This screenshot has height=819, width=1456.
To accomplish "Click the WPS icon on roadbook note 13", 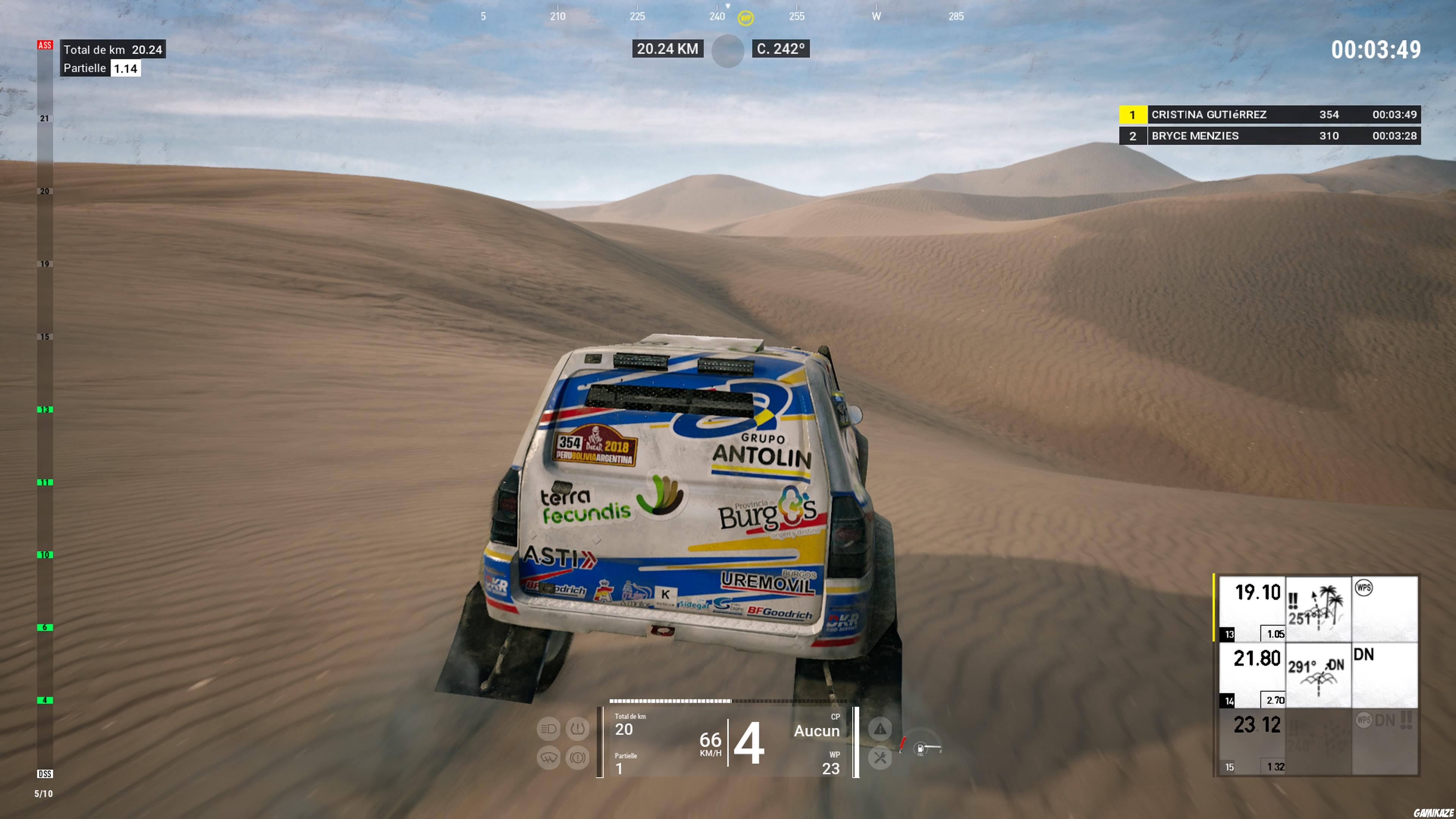I will point(1365,588).
